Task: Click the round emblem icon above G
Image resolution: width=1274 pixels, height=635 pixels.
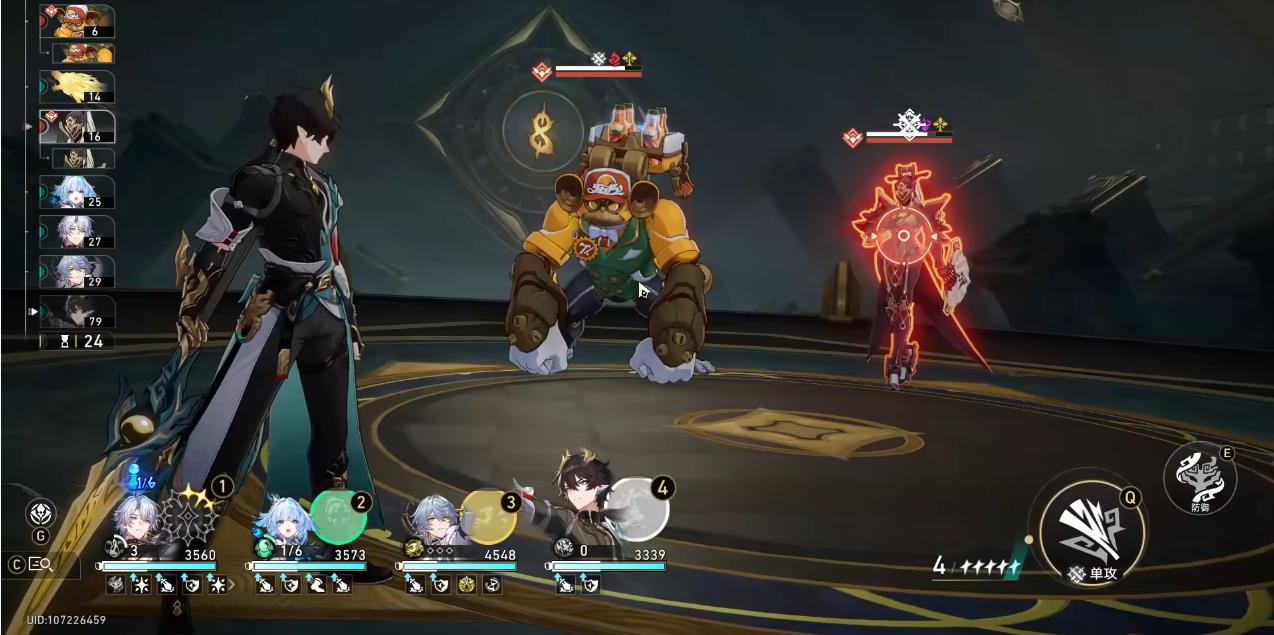Action: point(40,512)
